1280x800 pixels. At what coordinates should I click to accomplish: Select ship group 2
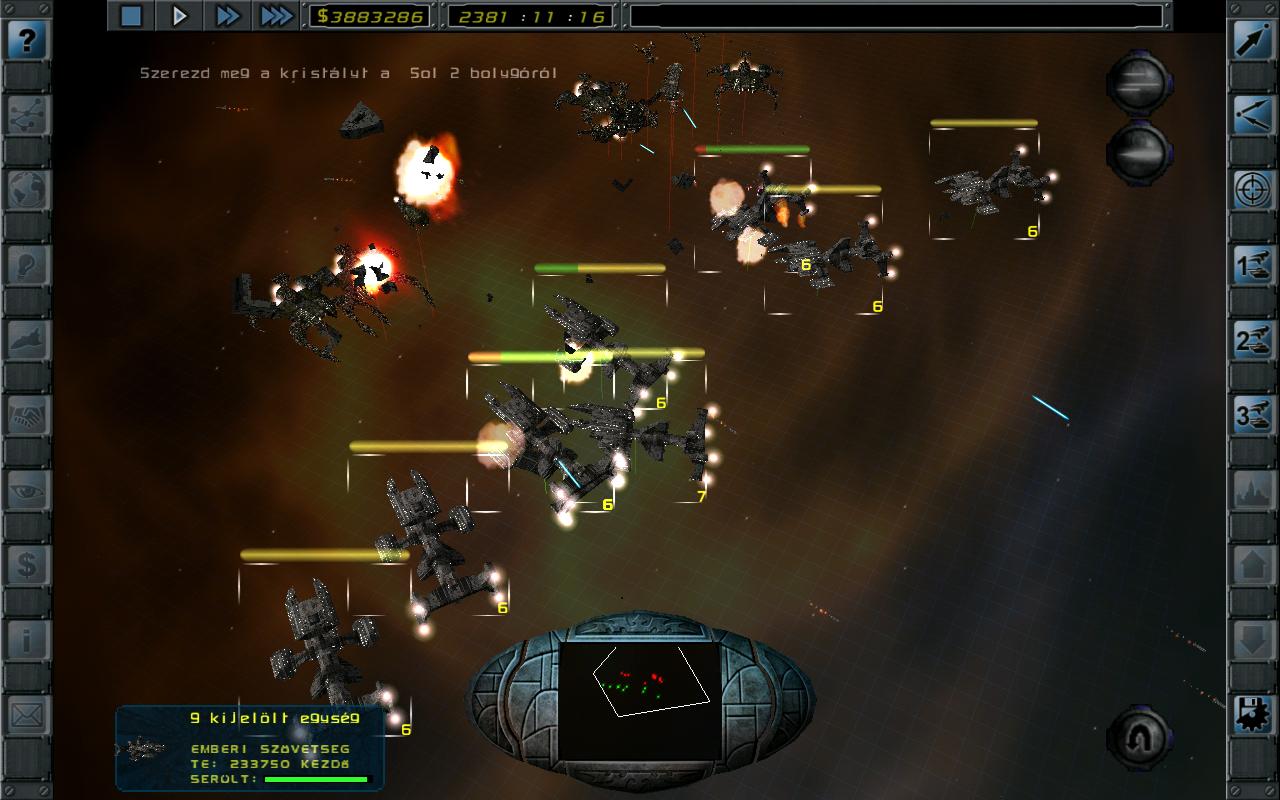tap(1252, 341)
